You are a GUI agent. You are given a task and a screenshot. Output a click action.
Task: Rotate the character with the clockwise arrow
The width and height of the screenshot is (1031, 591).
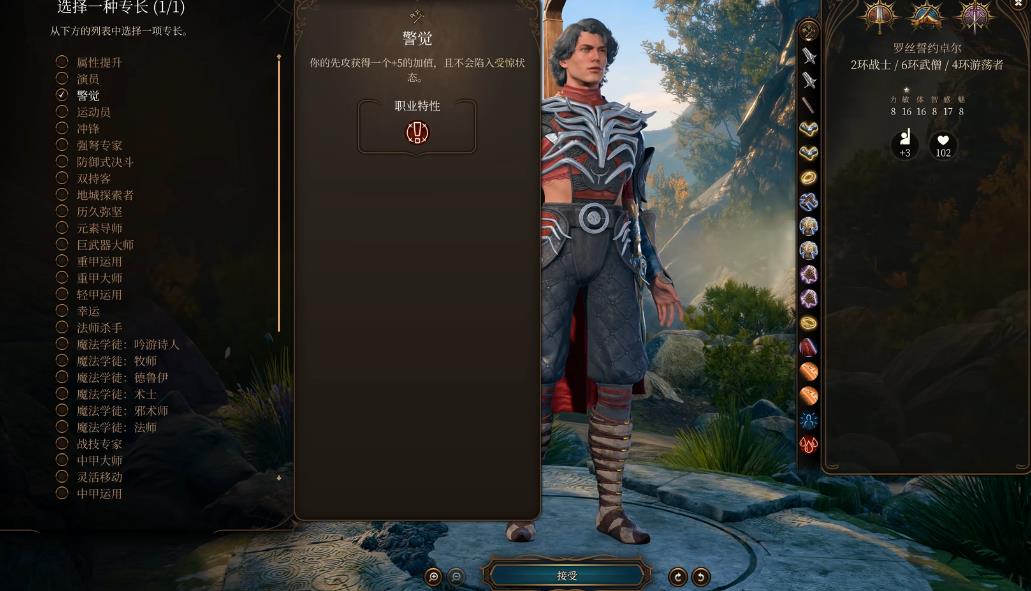pos(678,576)
